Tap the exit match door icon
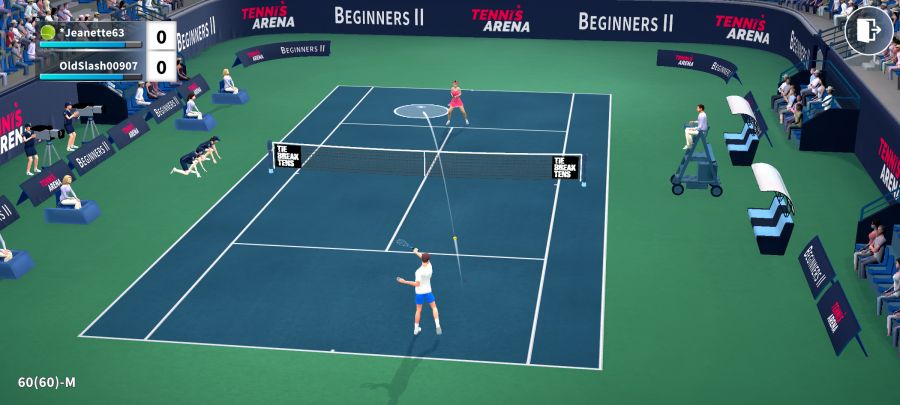 click(868, 31)
